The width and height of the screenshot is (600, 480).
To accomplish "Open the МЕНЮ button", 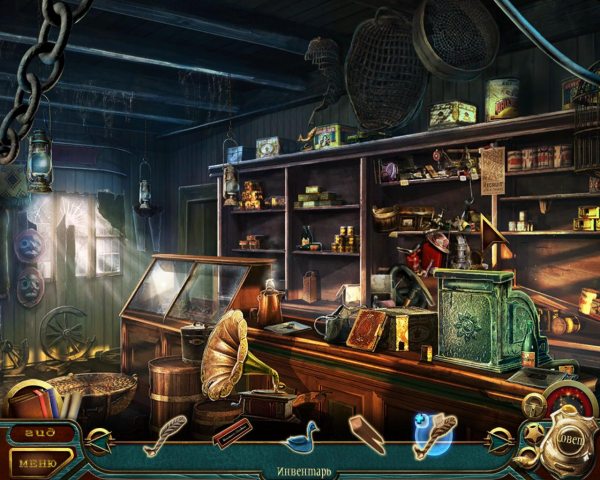I will pyautogui.click(x=40, y=462).
